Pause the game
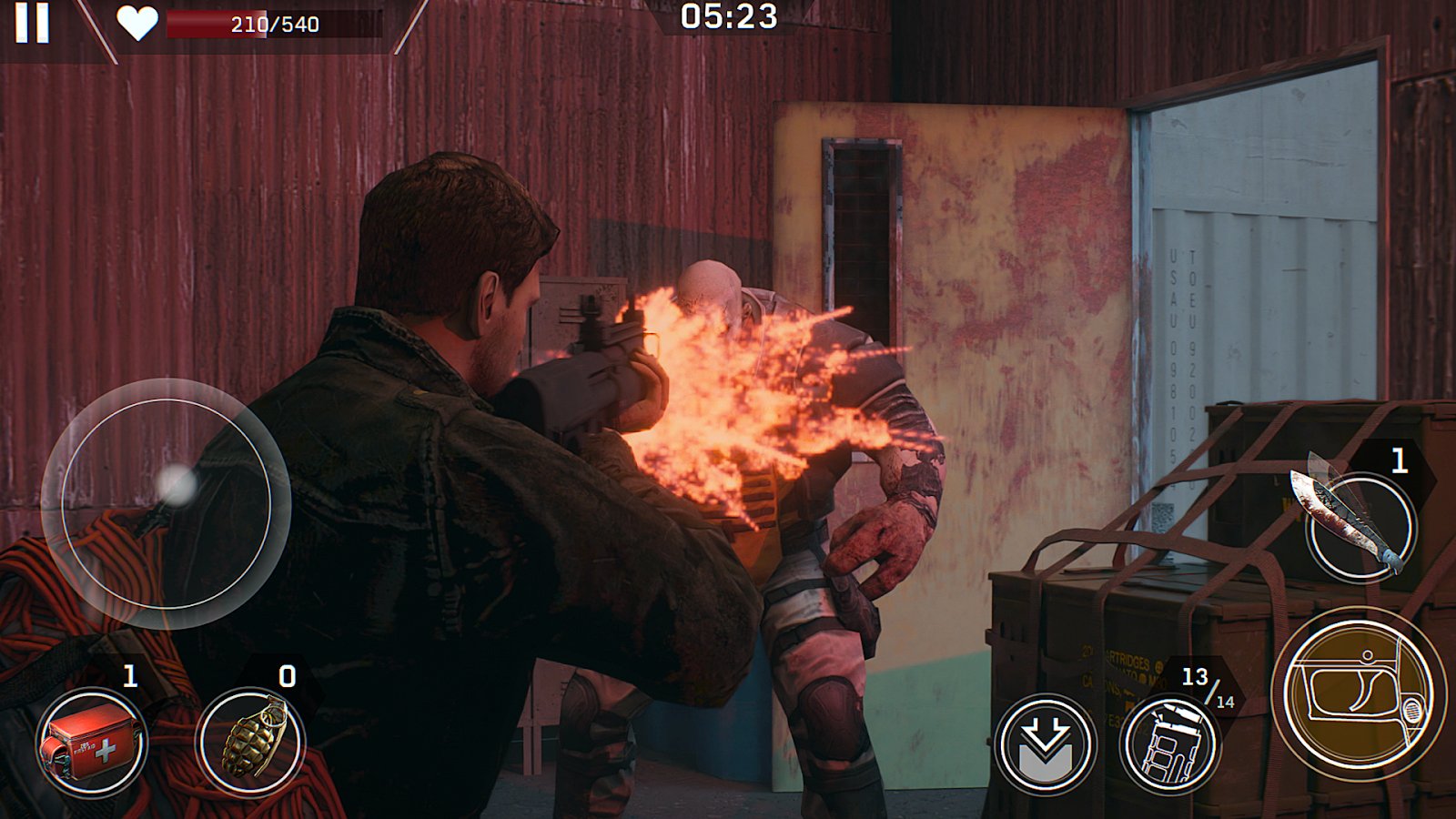Image resolution: width=1456 pixels, height=819 pixels. click(32, 22)
